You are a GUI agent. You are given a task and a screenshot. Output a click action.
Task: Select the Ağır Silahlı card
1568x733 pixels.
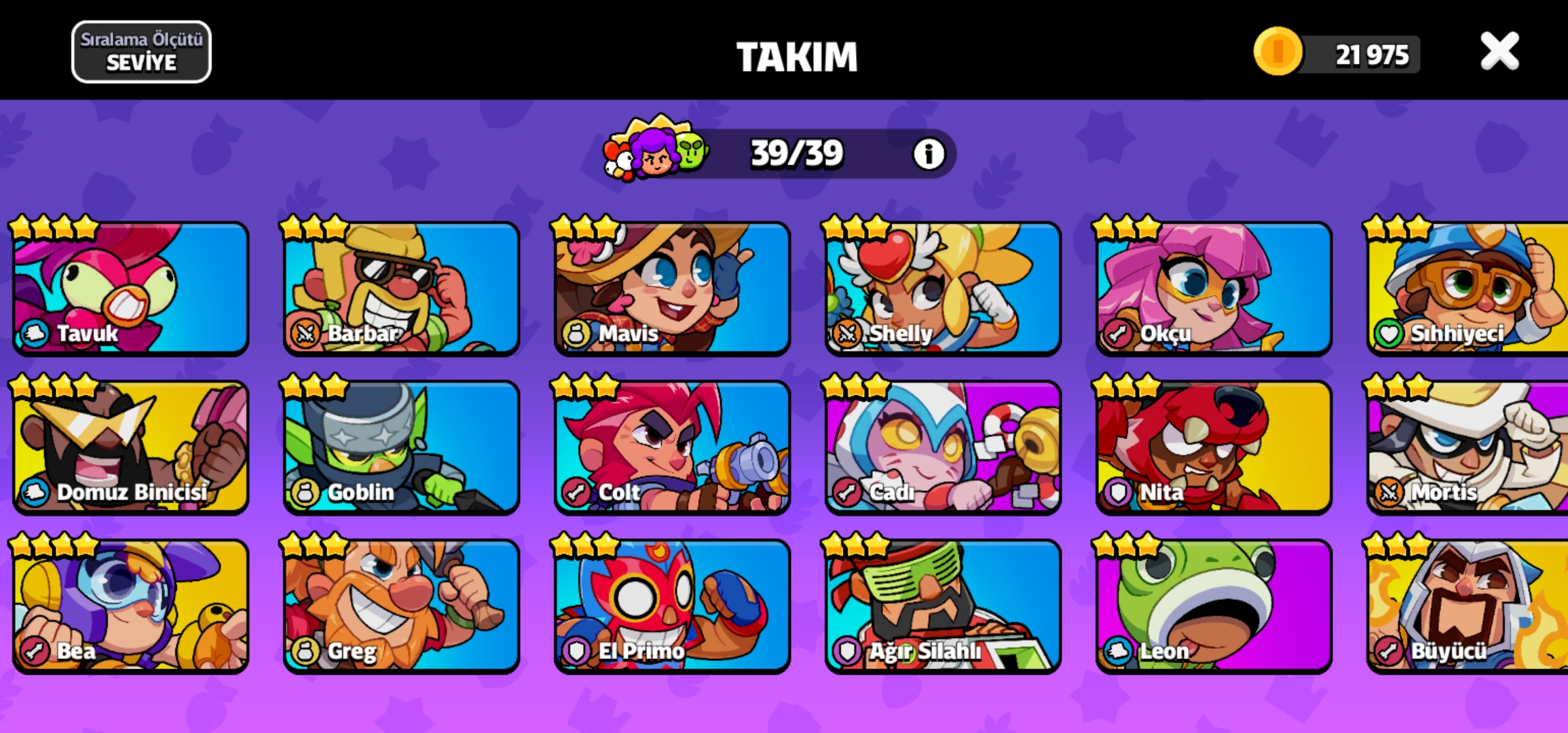click(x=943, y=606)
